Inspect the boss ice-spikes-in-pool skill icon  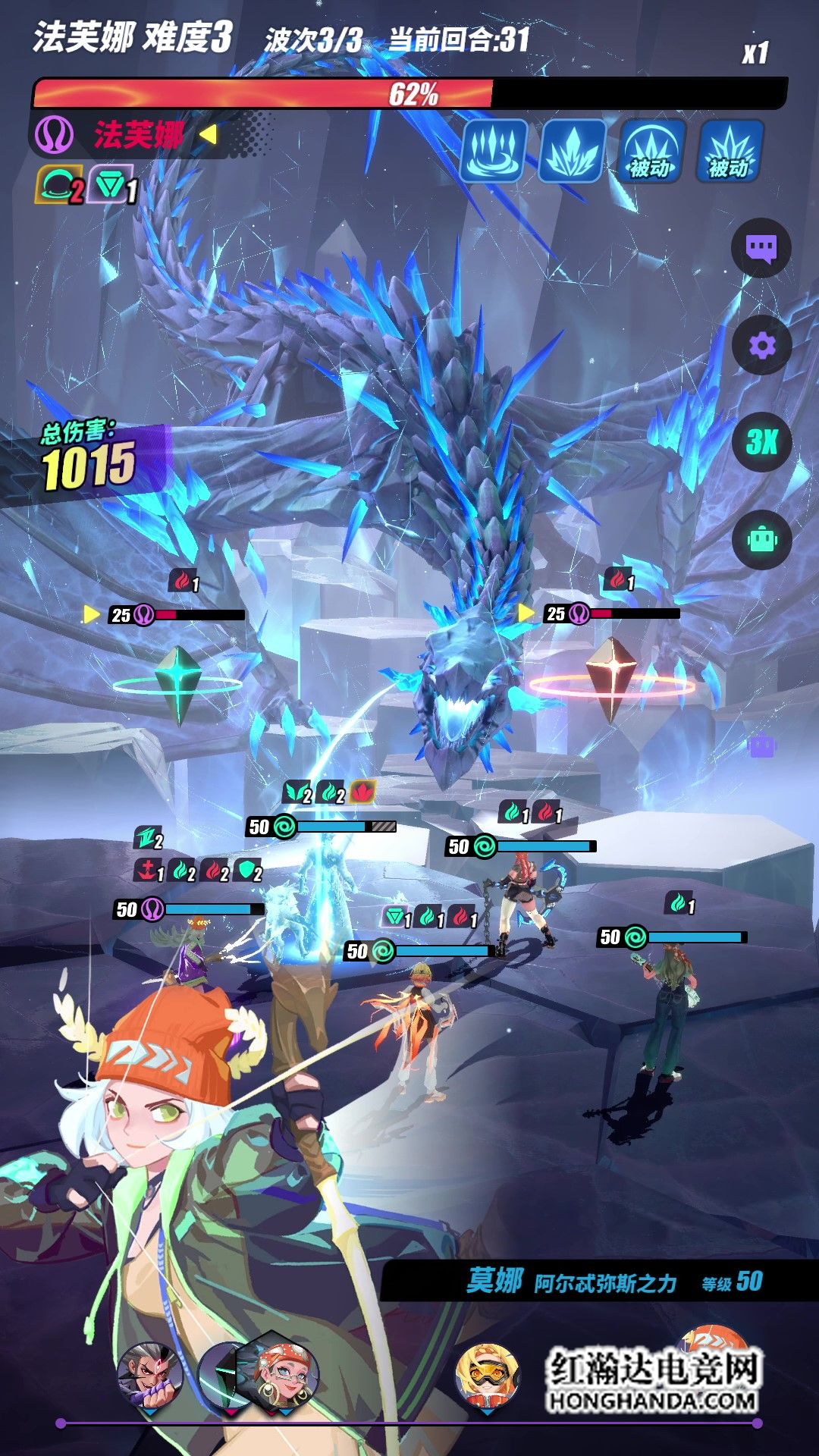click(x=494, y=150)
